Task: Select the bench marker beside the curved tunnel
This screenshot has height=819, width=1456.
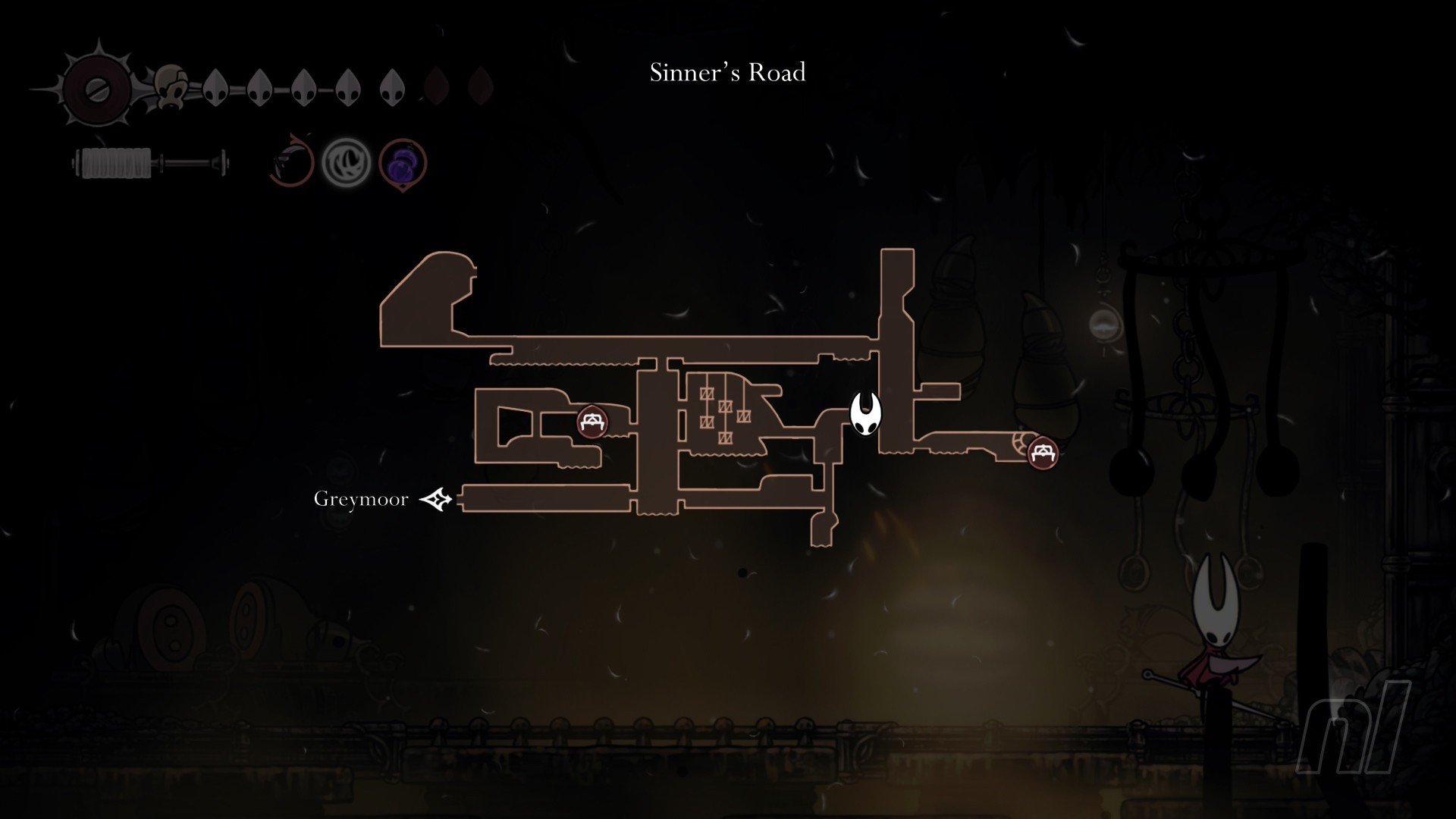Action: click(1043, 453)
